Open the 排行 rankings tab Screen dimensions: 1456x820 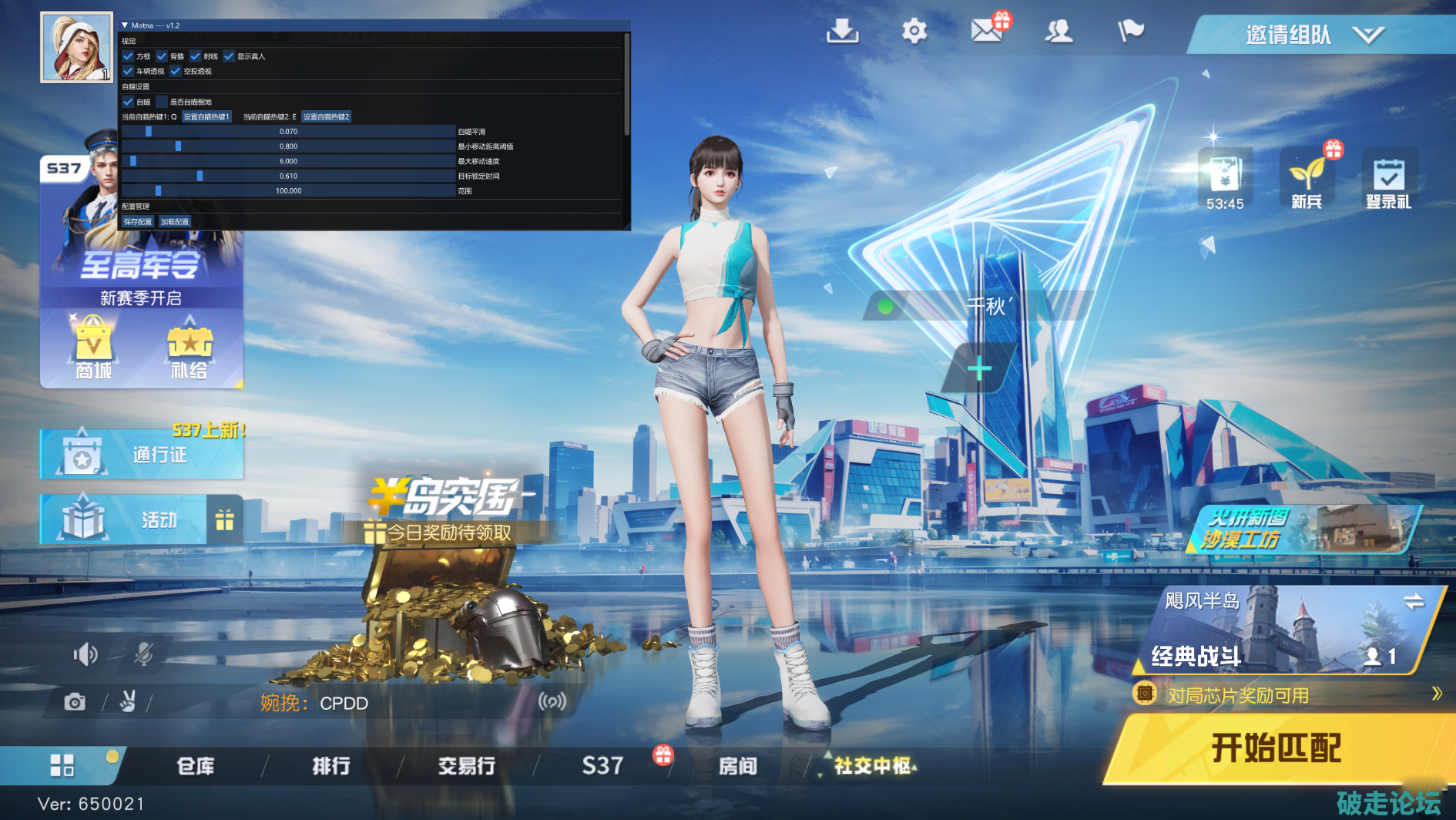[x=331, y=766]
